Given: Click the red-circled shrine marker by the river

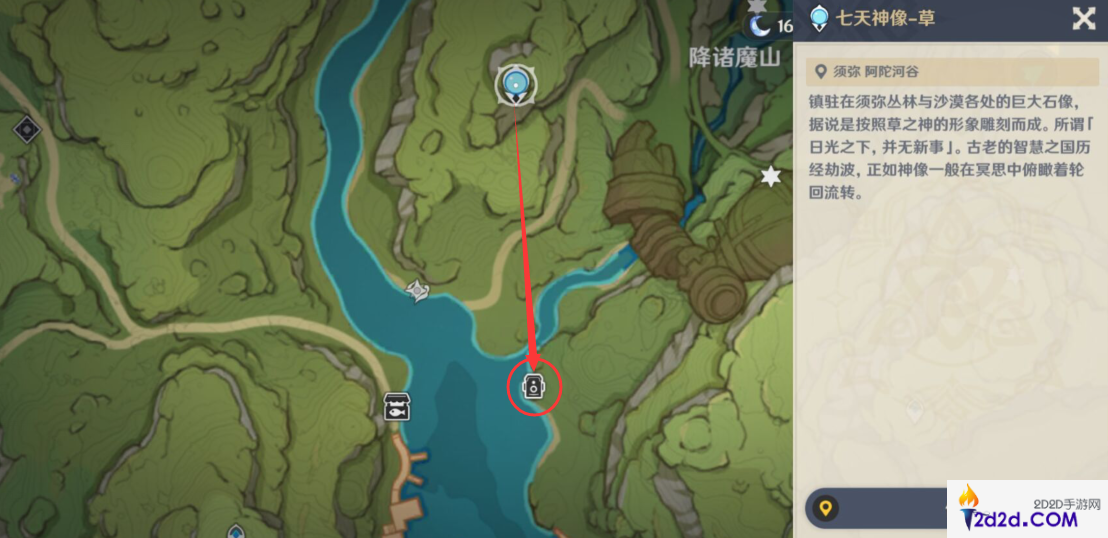Looking at the screenshot, I should 533,386.
